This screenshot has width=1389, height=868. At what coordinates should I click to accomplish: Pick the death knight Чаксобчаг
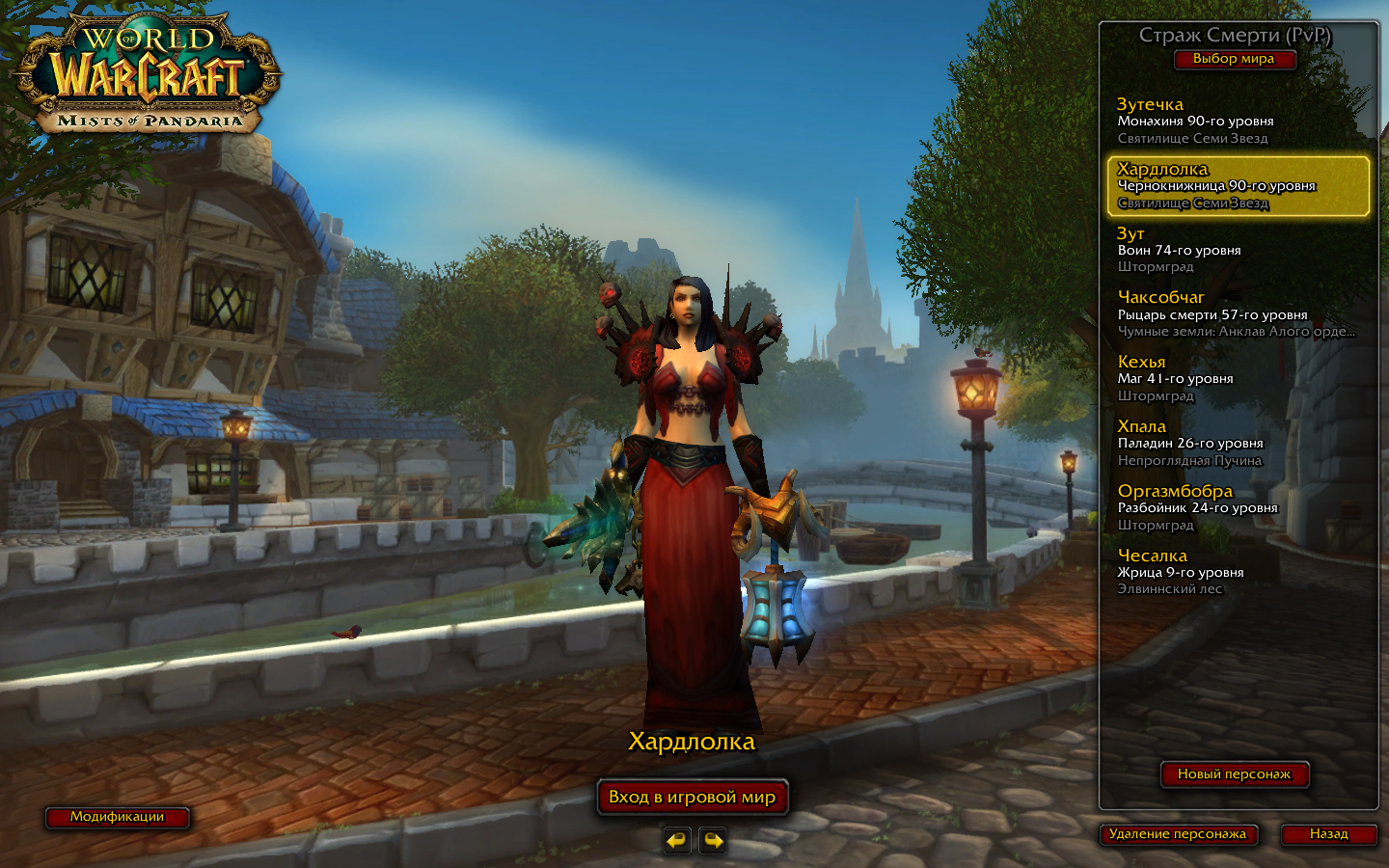coord(1238,314)
